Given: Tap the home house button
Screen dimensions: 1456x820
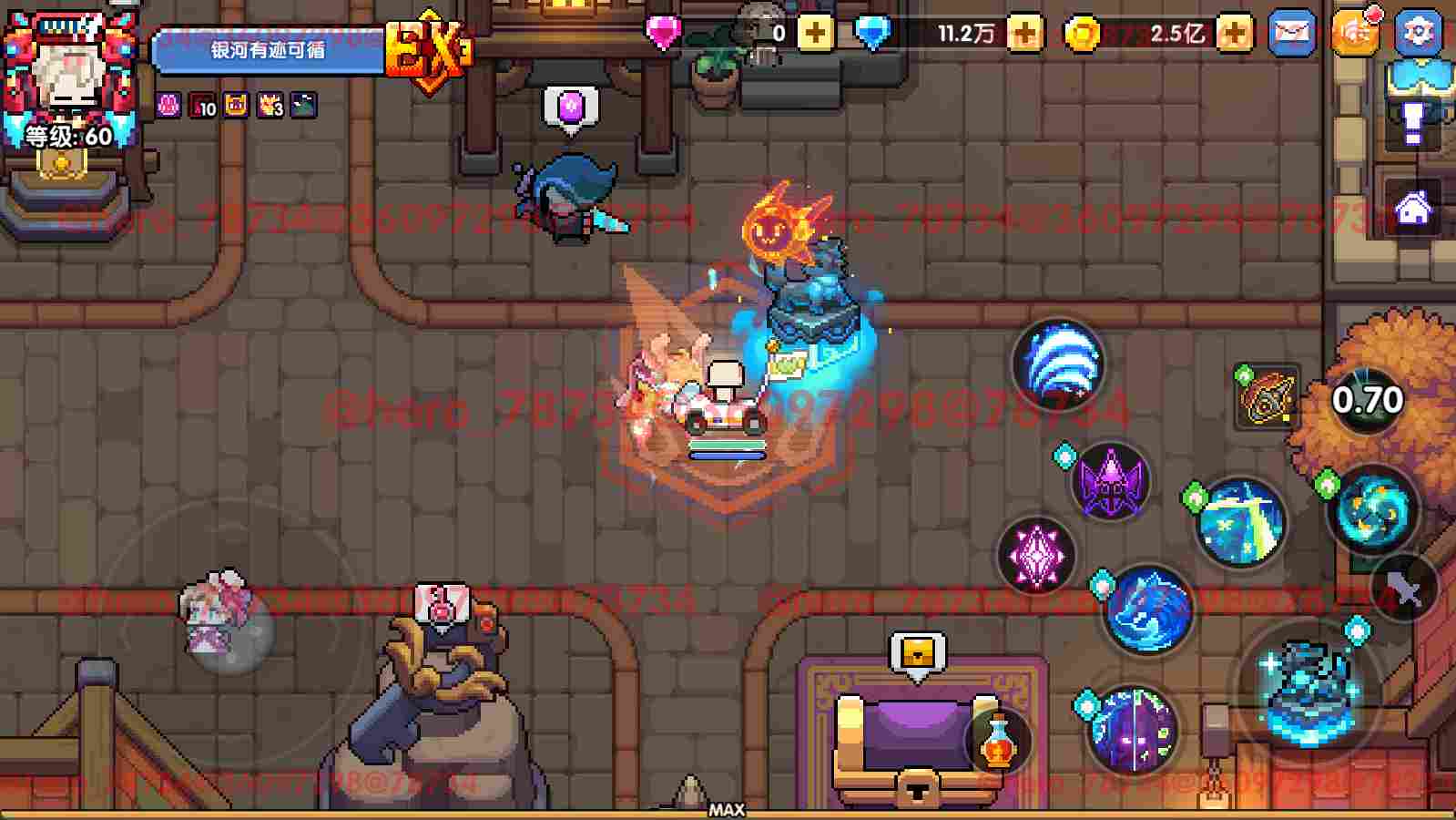Looking at the screenshot, I should pyautogui.click(x=1413, y=210).
